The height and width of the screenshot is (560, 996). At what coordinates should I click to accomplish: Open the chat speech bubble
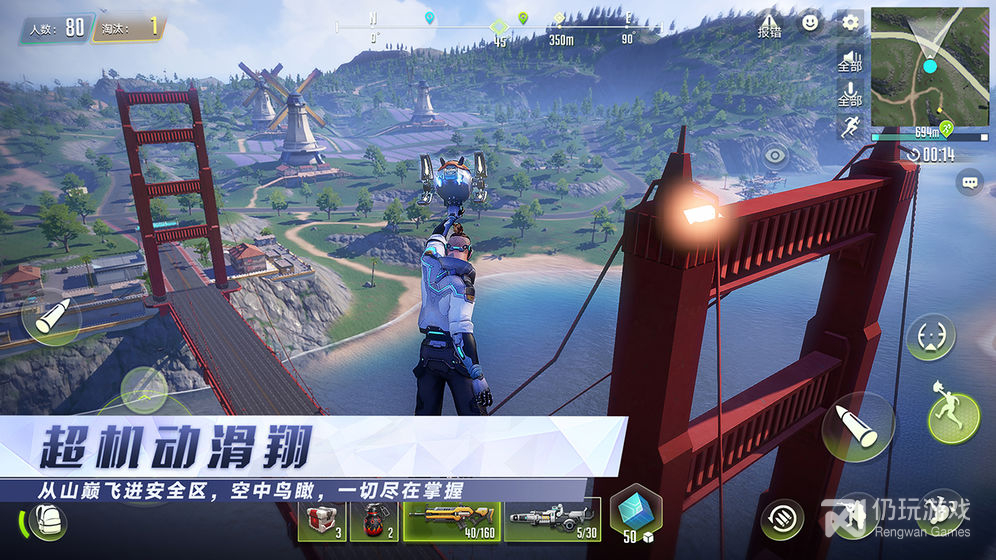coord(969,182)
